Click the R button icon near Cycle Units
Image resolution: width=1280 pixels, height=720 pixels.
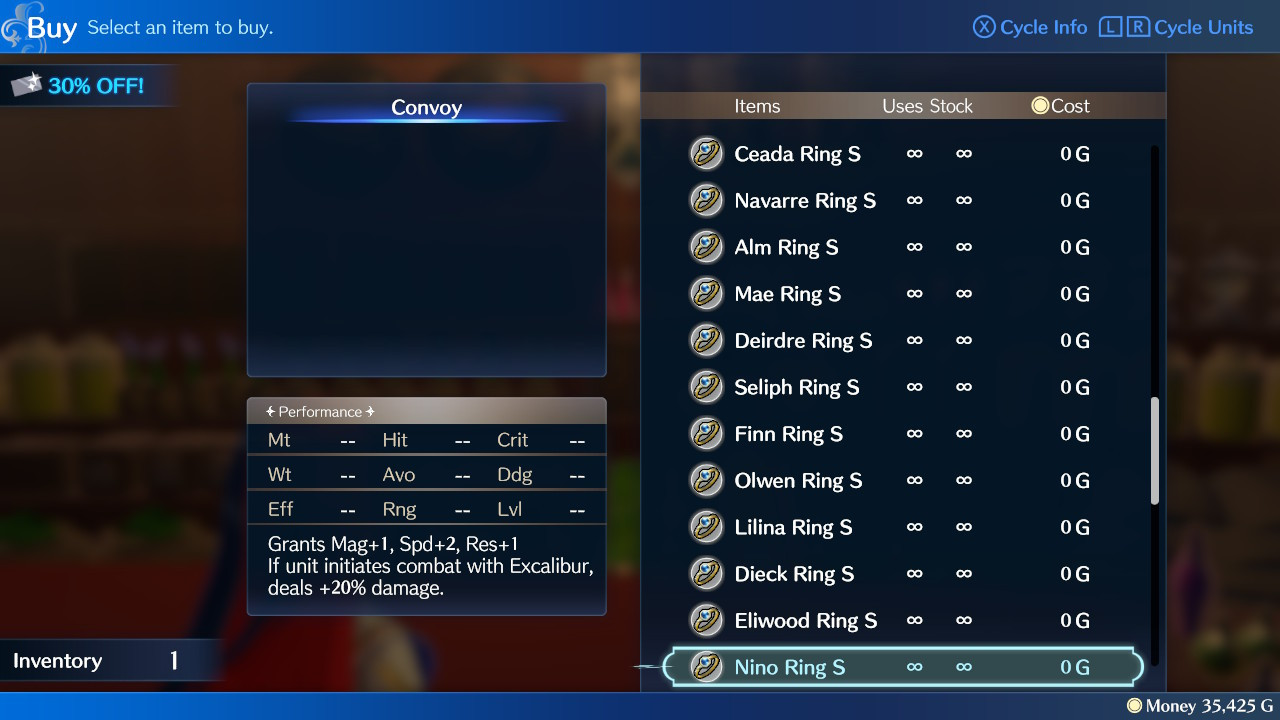[1139, 27]
